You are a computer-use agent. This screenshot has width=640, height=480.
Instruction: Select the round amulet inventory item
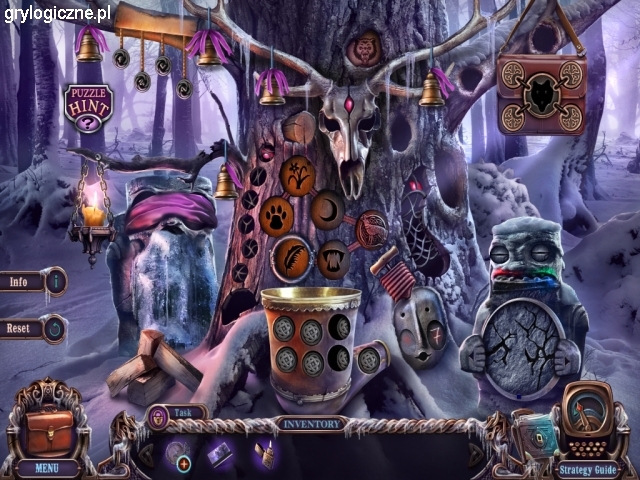178,453
